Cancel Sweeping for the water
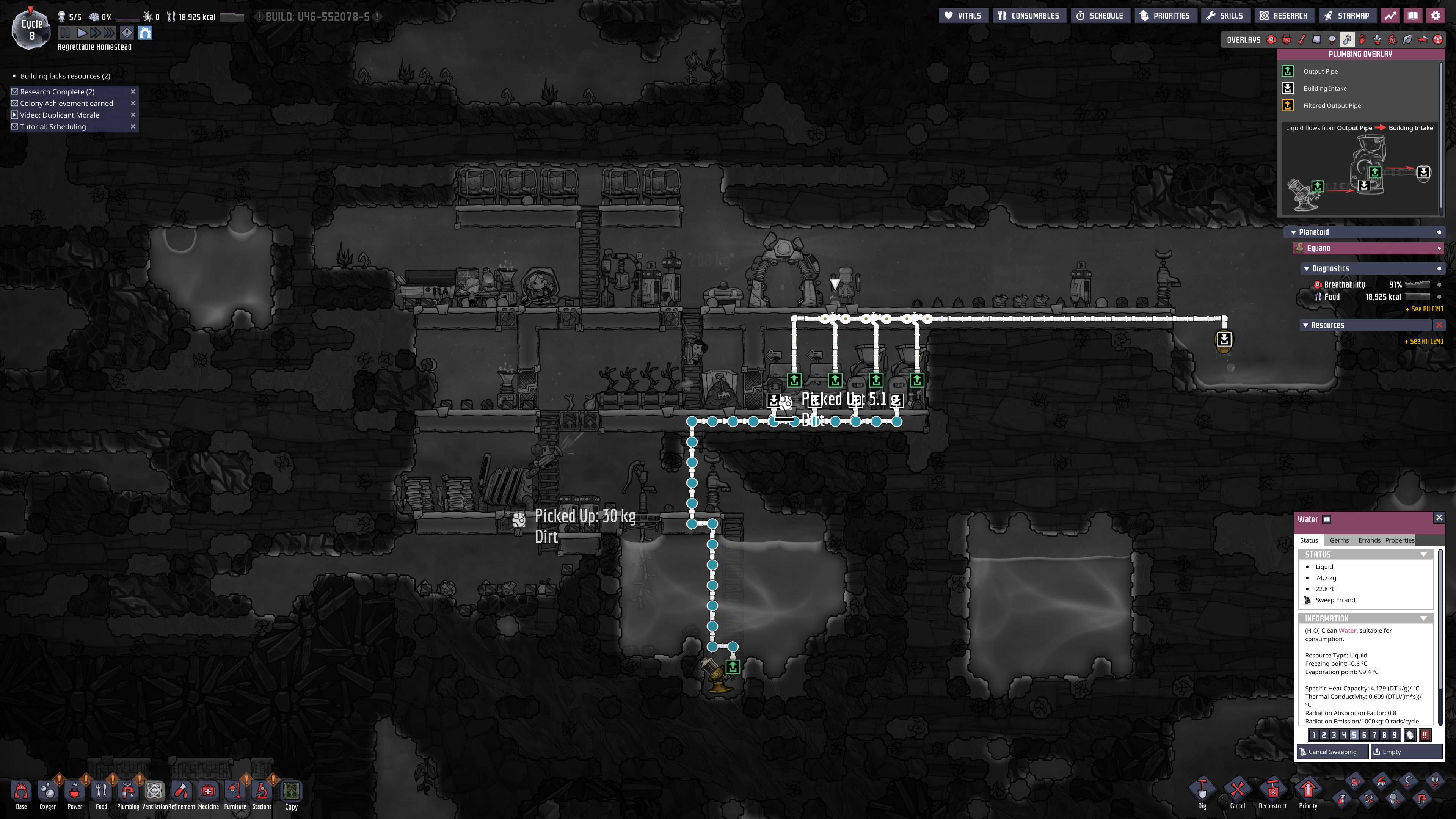This screenshot has height=819, width=1456. [1332, 752]
